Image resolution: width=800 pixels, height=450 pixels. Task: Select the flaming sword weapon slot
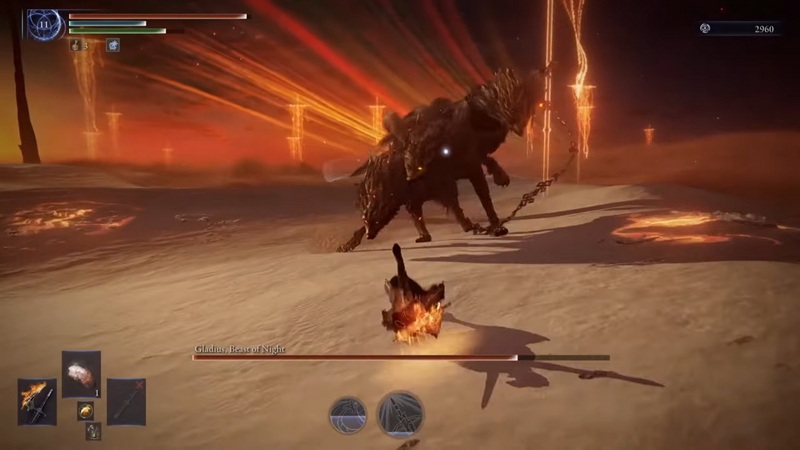coord(37,401)
